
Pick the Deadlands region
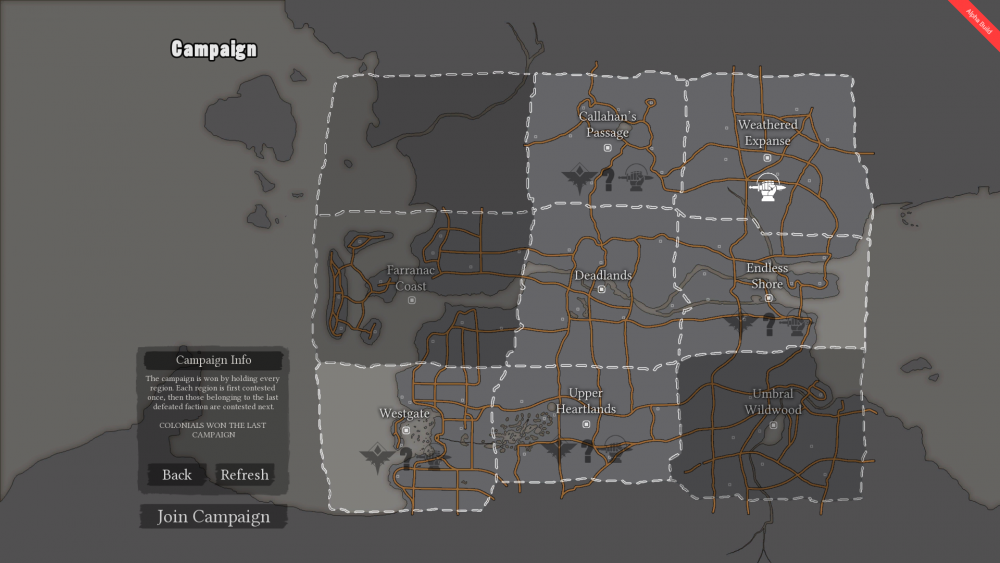(x=602, y=276)
